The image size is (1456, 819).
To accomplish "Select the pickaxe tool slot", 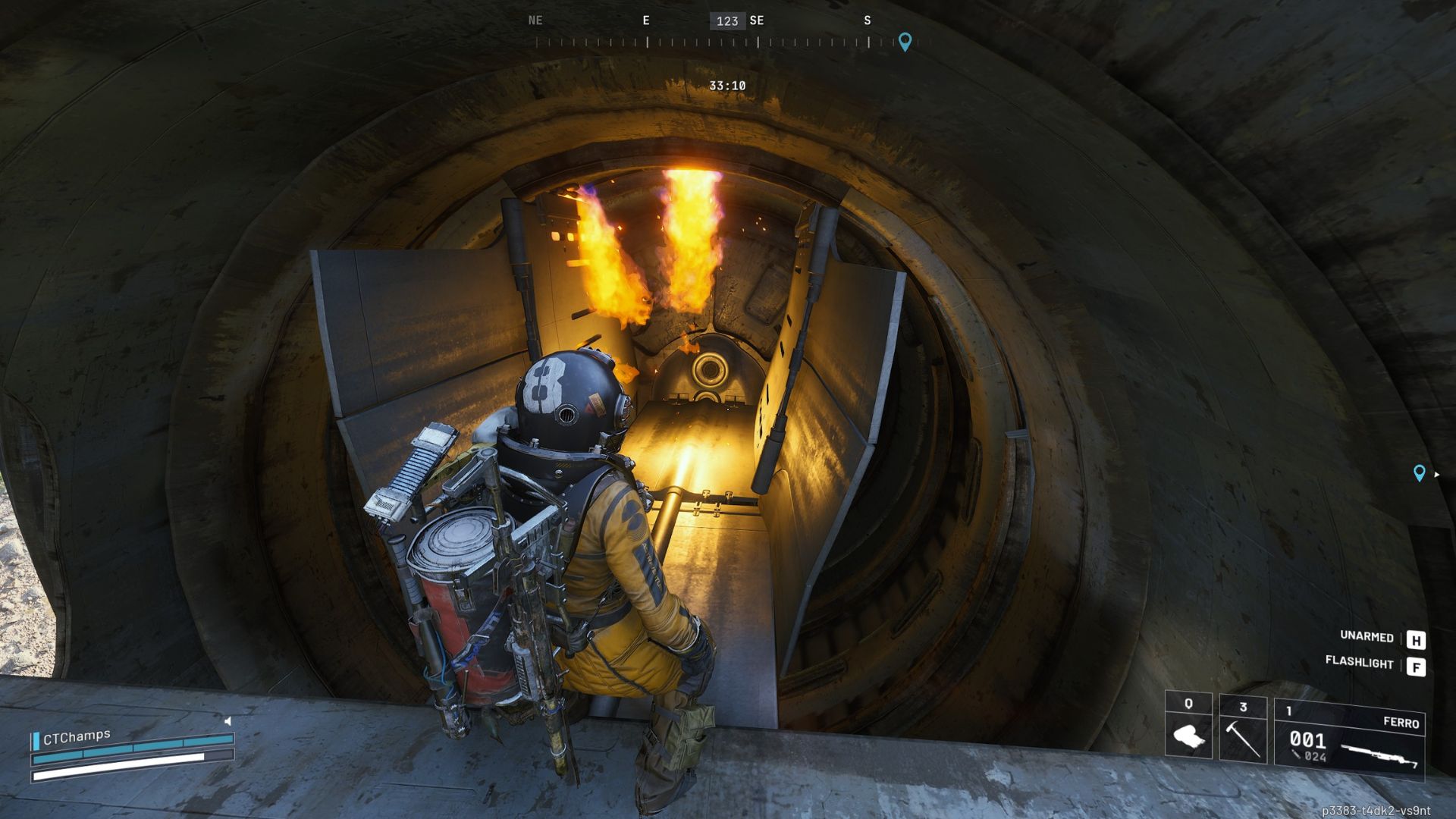I will (1243, 730).
